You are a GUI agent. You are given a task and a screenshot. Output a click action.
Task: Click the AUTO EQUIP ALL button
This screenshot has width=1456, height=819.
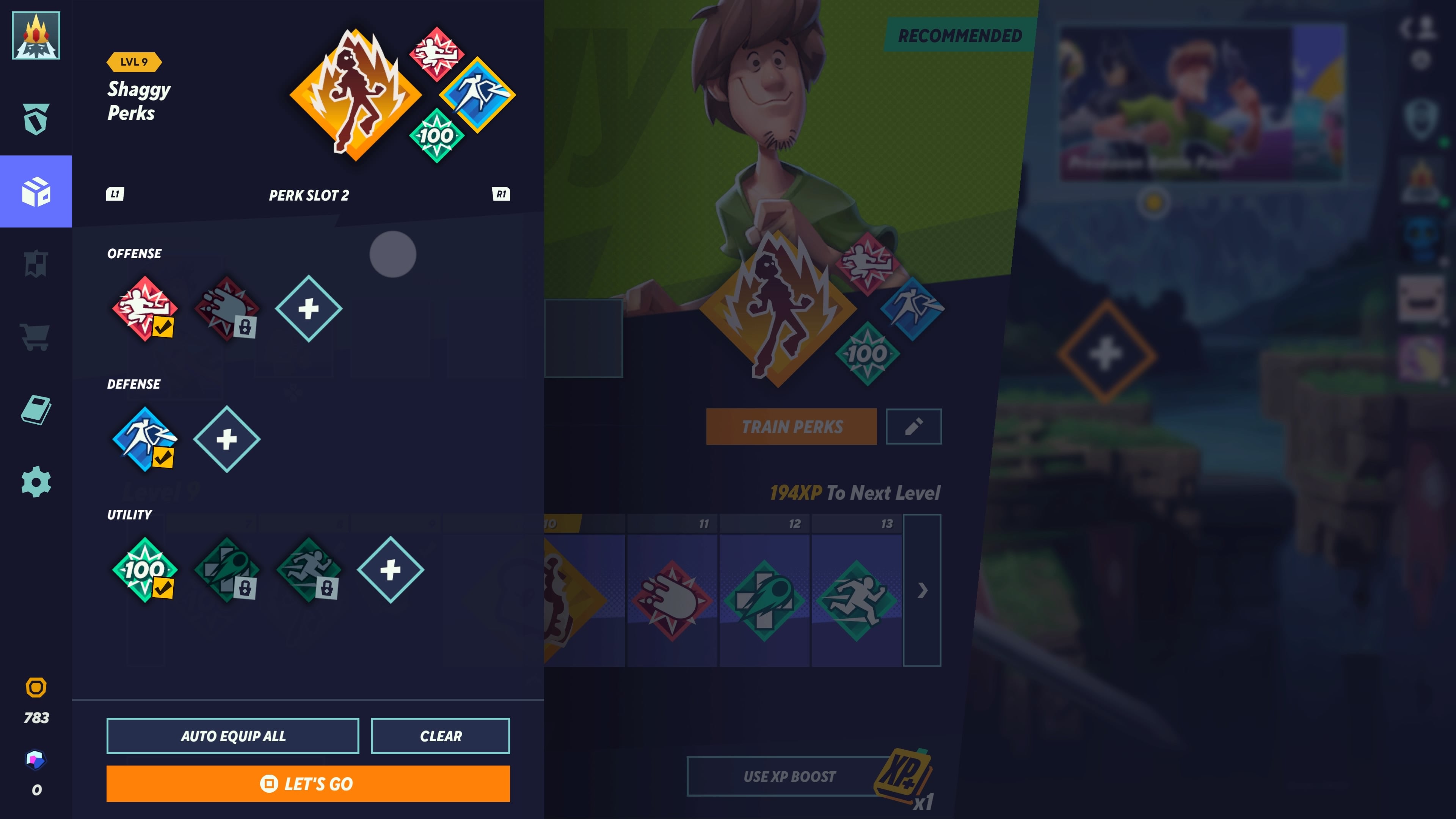[x=233, y=736]
